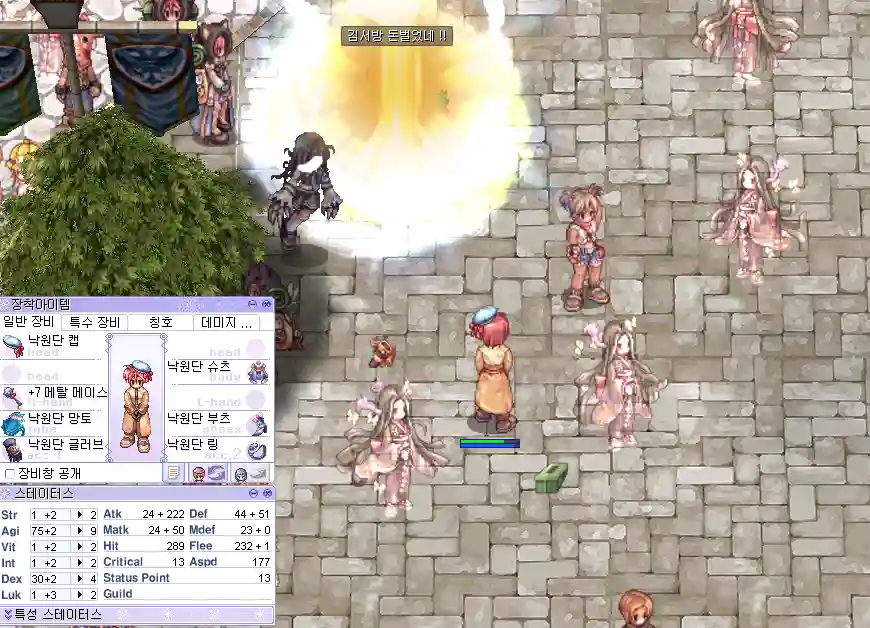The height and width of the screenshot is (628, 870).
Task: Select the 데미지 tab
Action: tap(232, 322)
